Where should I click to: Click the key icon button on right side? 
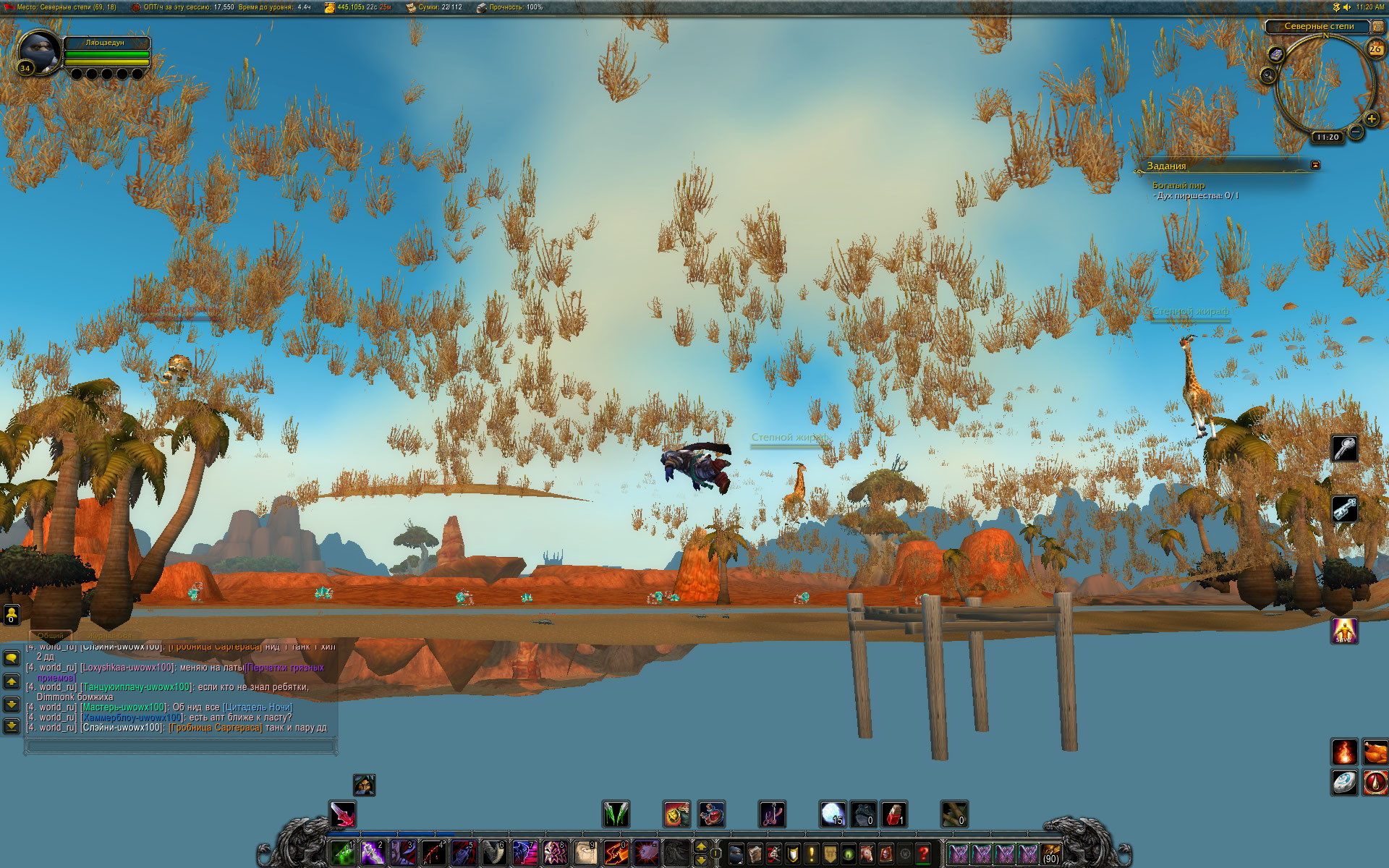coord(1344,449)
